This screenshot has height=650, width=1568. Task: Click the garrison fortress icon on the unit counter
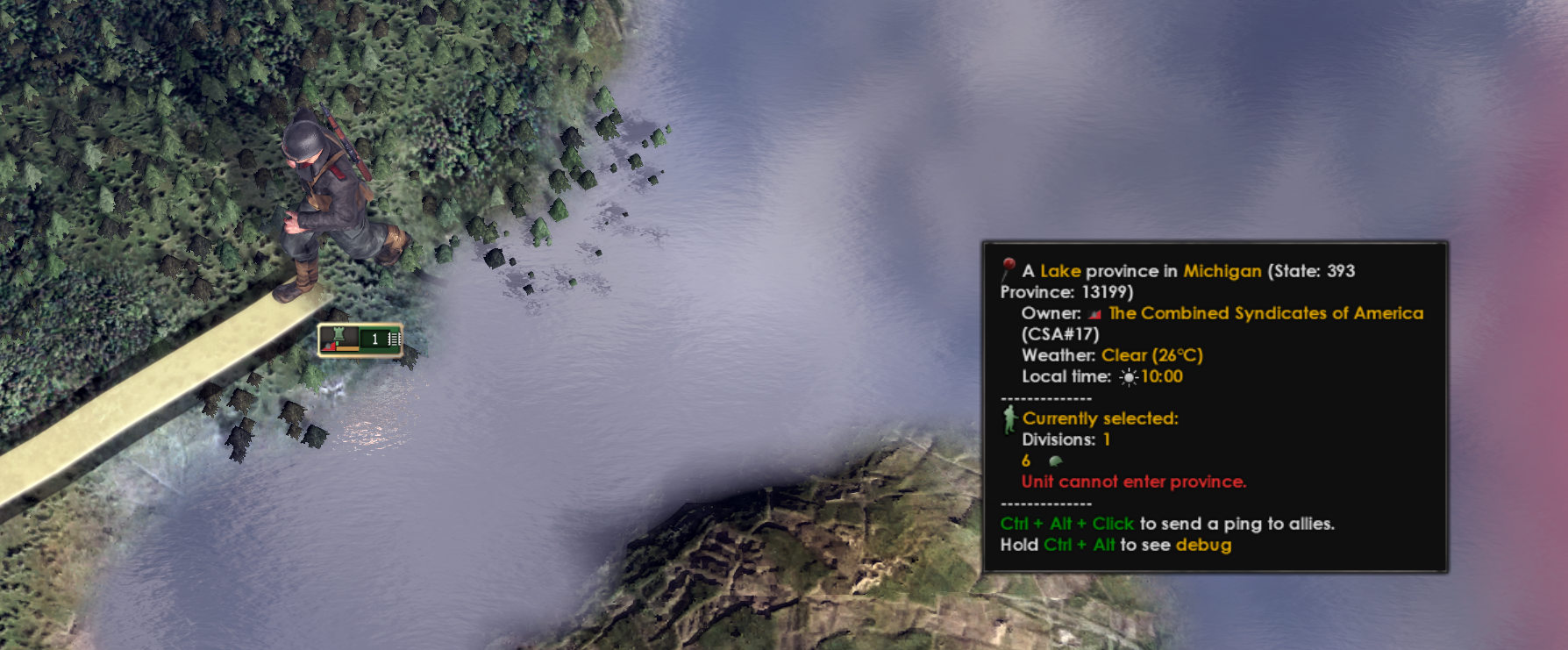point(339,333)
